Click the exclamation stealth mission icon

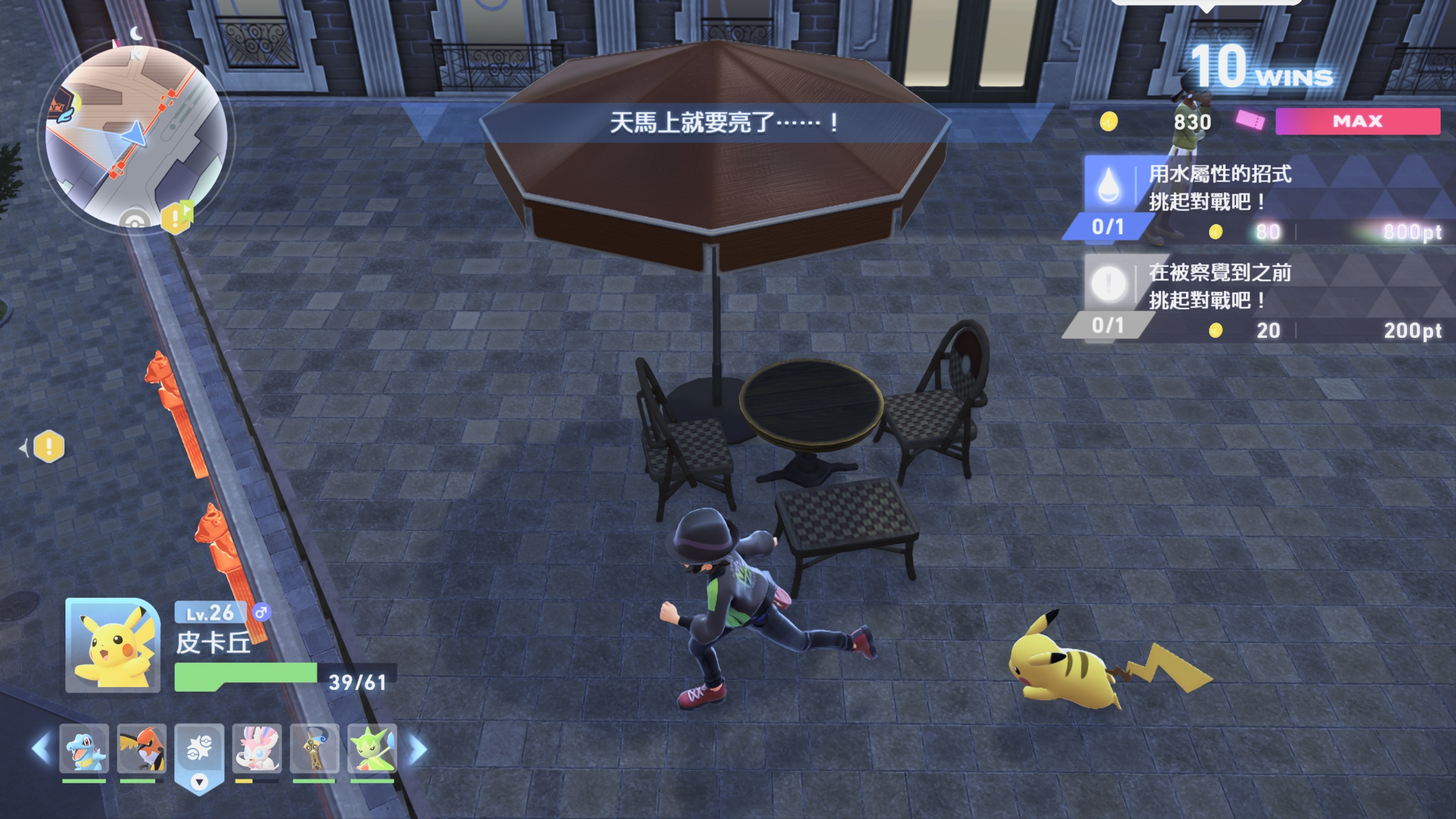pyautogui.click(x=1109, y=284)
